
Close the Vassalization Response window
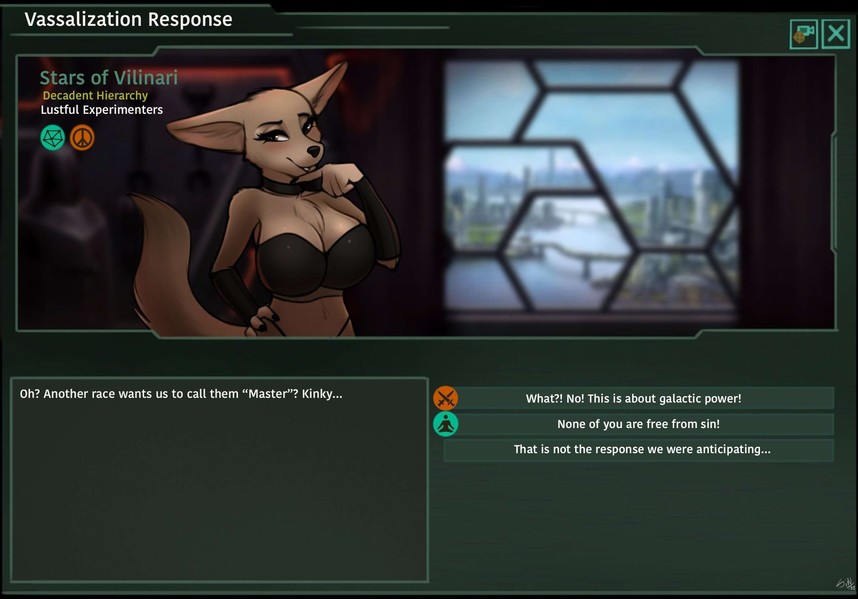836,34
